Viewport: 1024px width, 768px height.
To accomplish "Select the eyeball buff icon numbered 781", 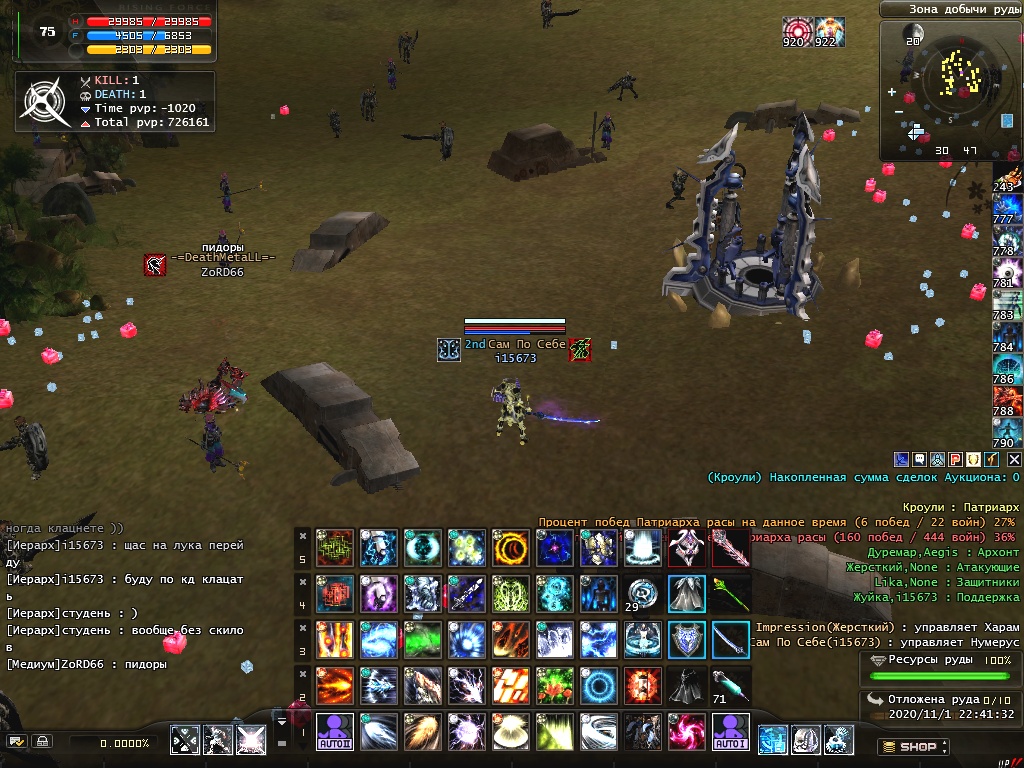I will pos(1005,270).
